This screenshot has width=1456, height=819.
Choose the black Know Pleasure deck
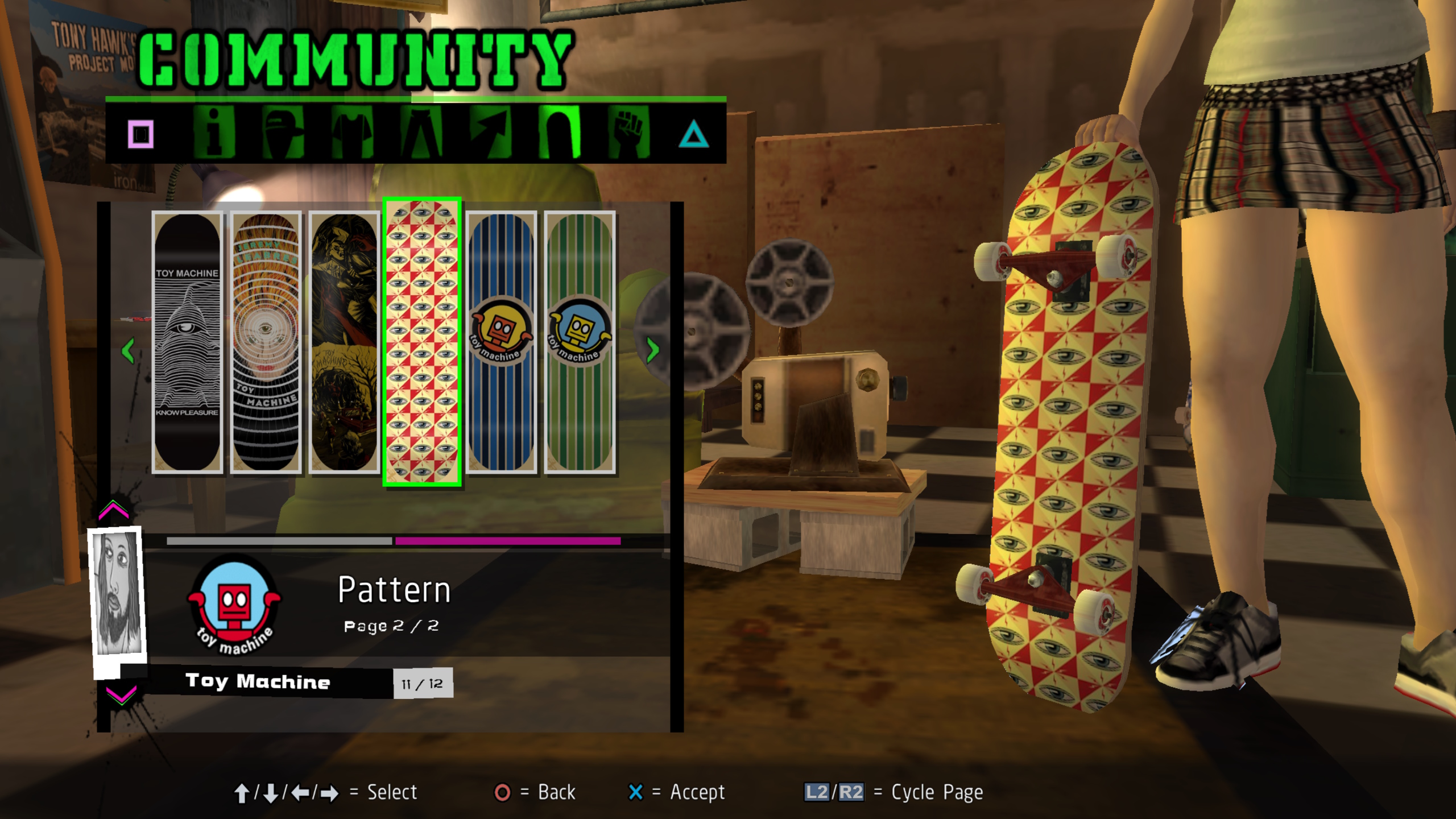pyautogui.click(x=187, y=342)
